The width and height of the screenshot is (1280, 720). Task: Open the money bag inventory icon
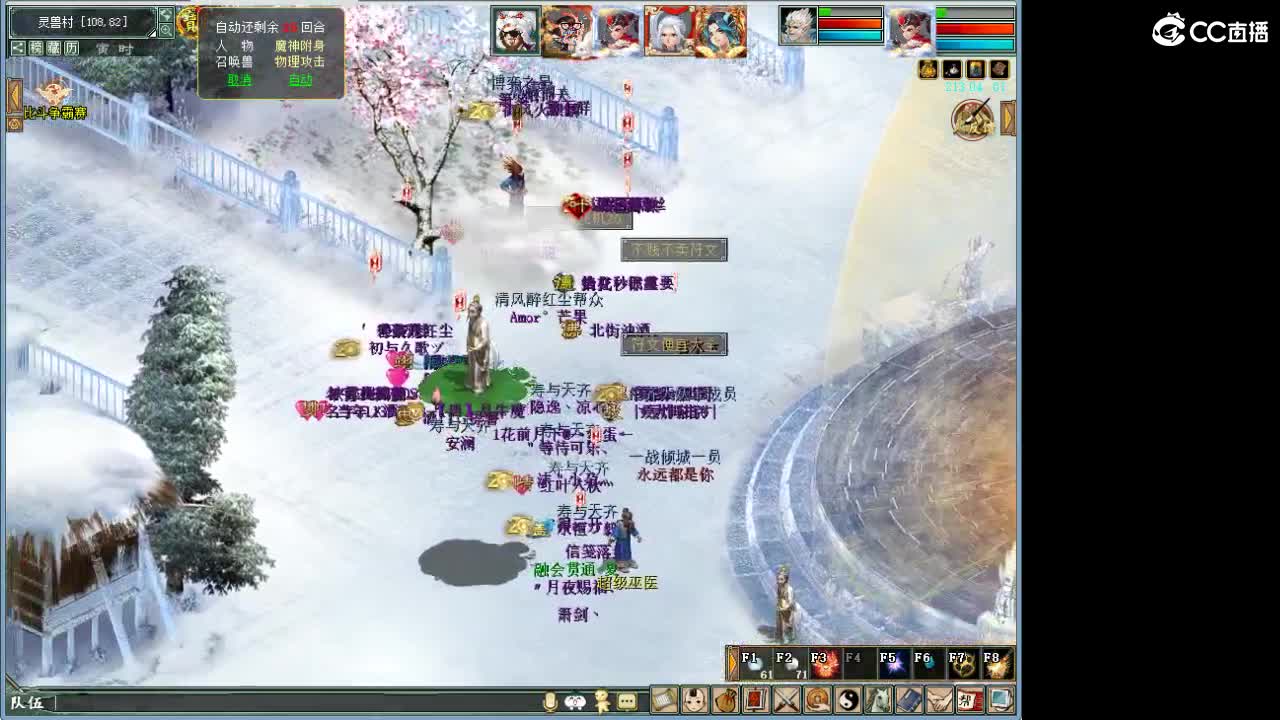[726, 703]
